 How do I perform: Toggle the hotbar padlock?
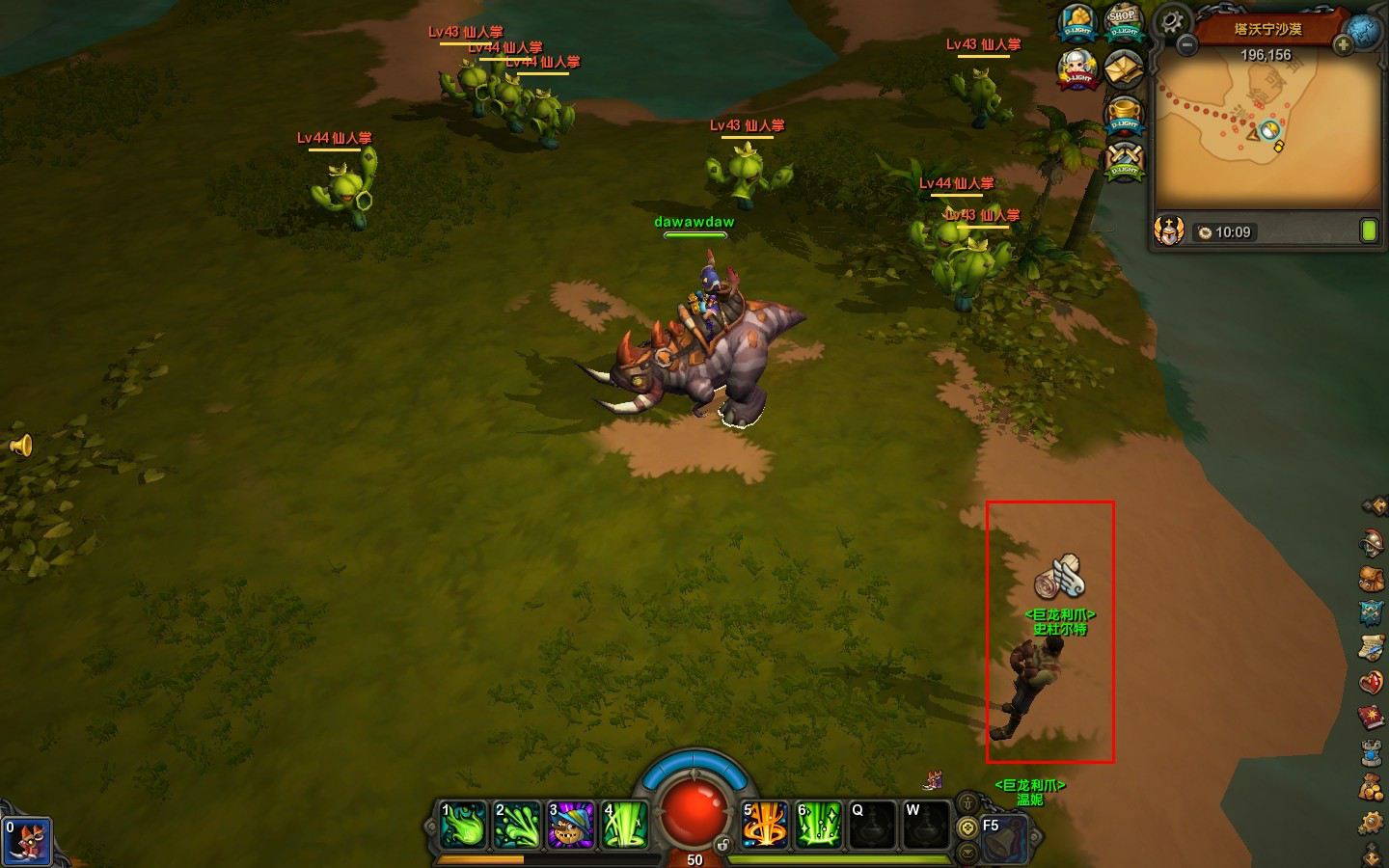click(x=722, y=845)
